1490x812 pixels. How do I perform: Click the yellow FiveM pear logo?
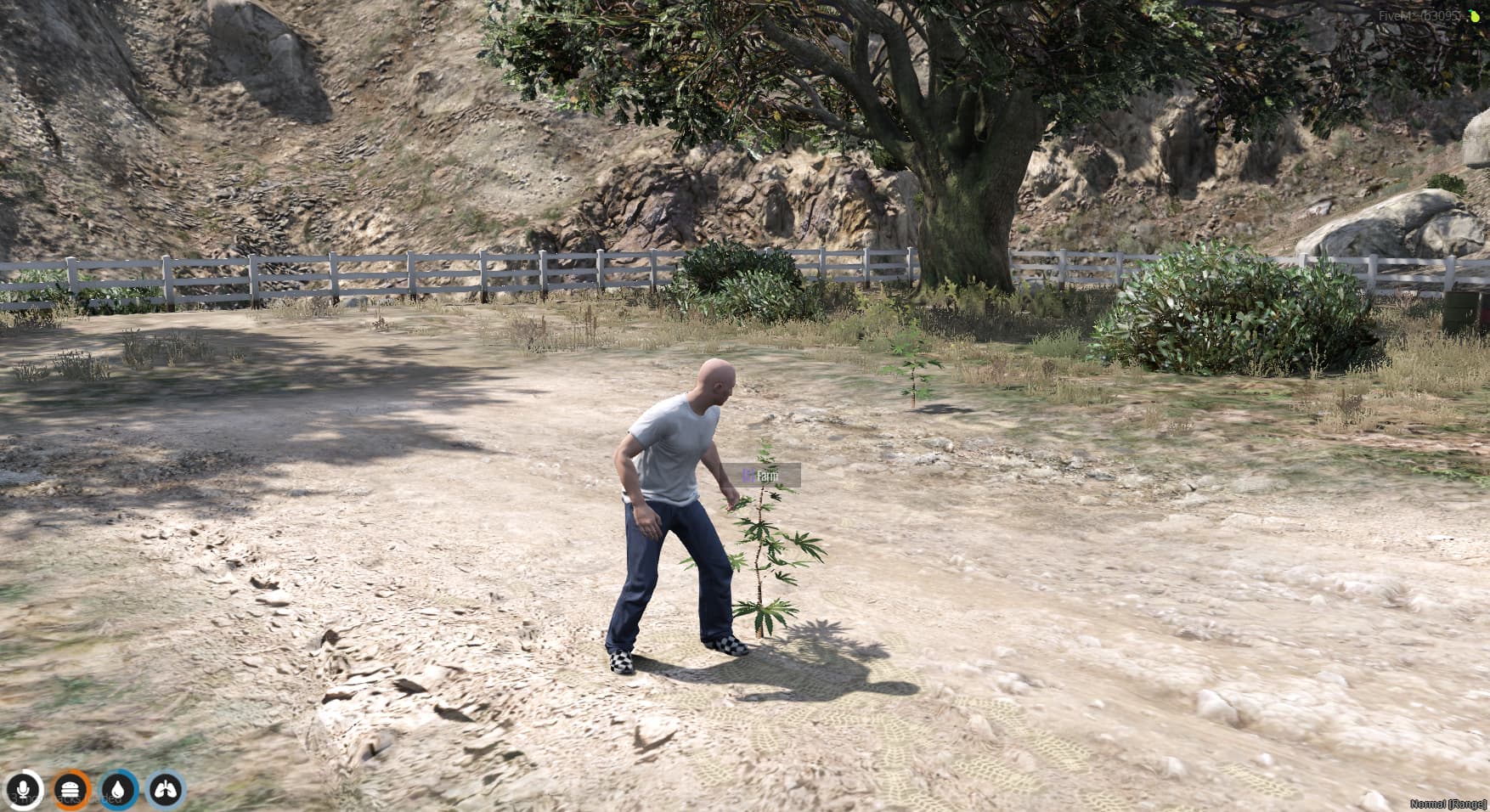[1476, 16]
